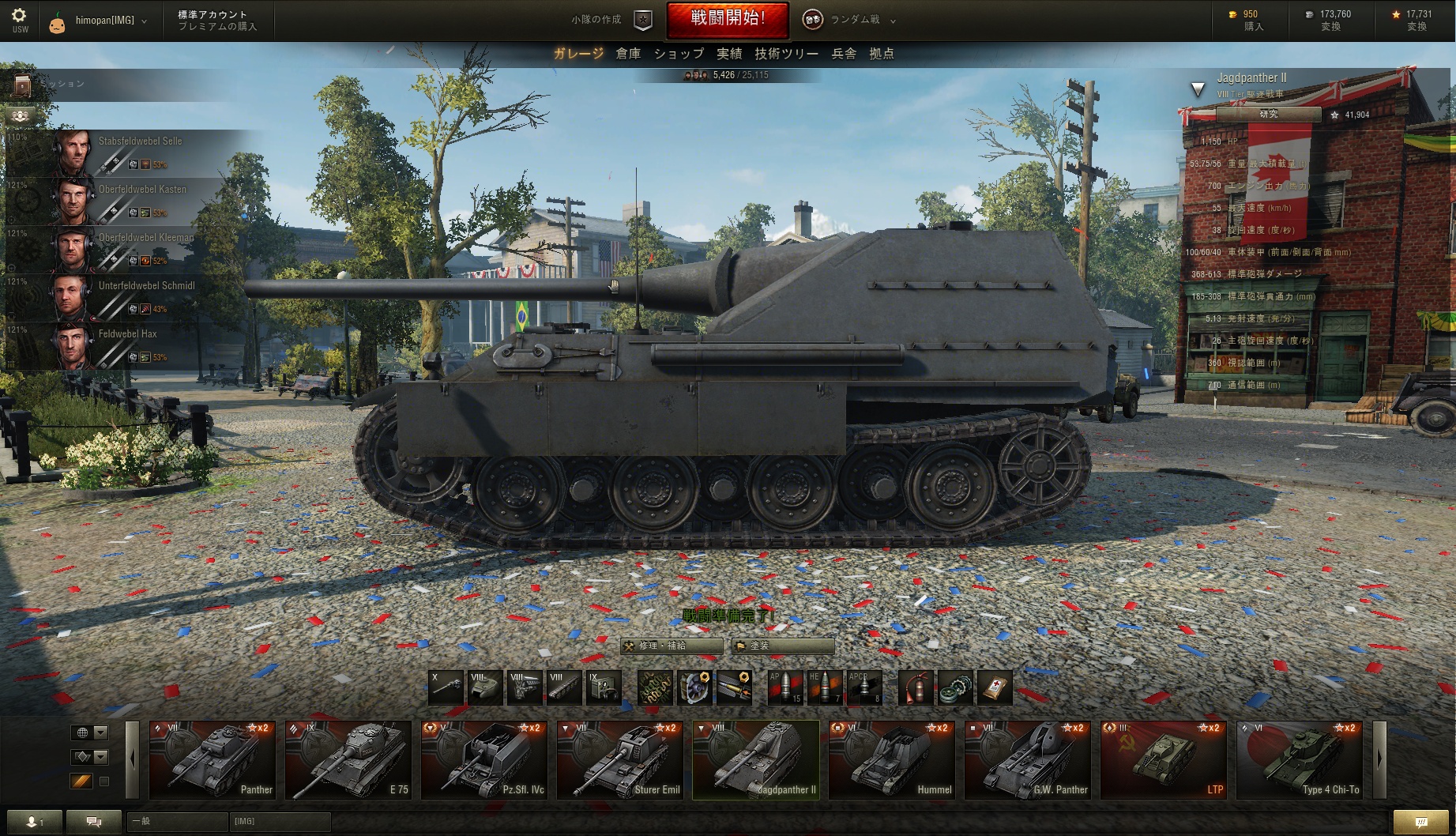
Task: Select the Hummel artillery tile
Action: [x=891, y=759]
